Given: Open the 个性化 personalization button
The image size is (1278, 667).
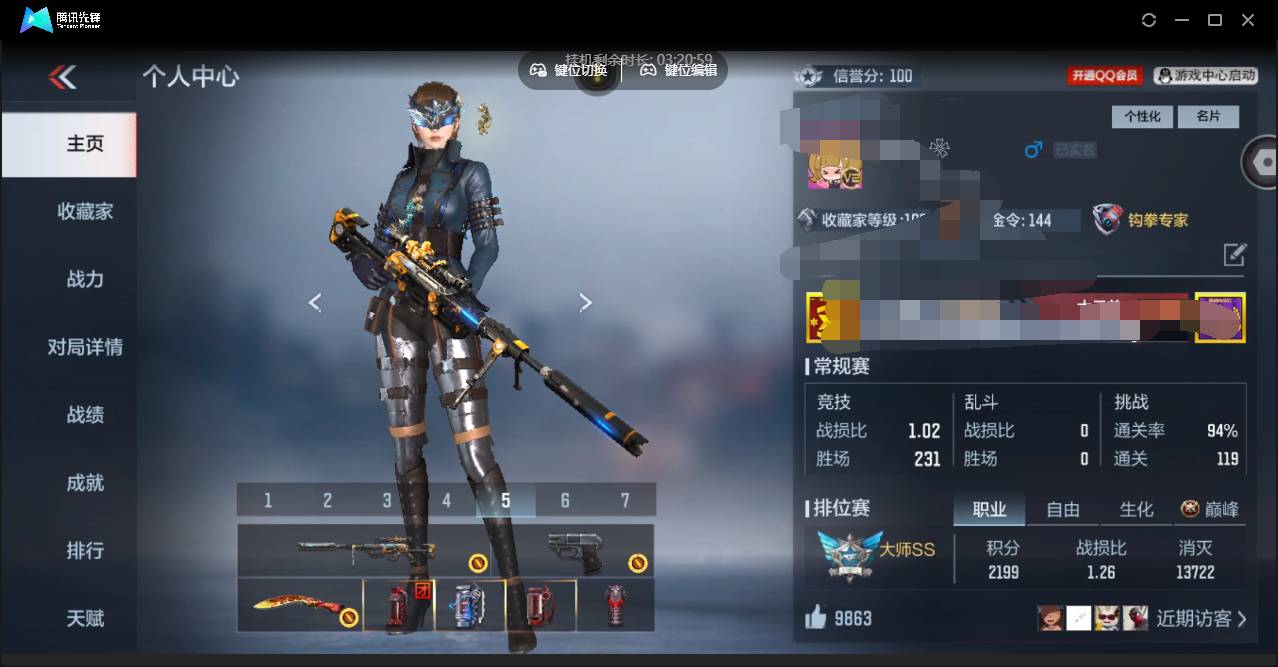Looking at the screenshot, I should point(1142,116).
